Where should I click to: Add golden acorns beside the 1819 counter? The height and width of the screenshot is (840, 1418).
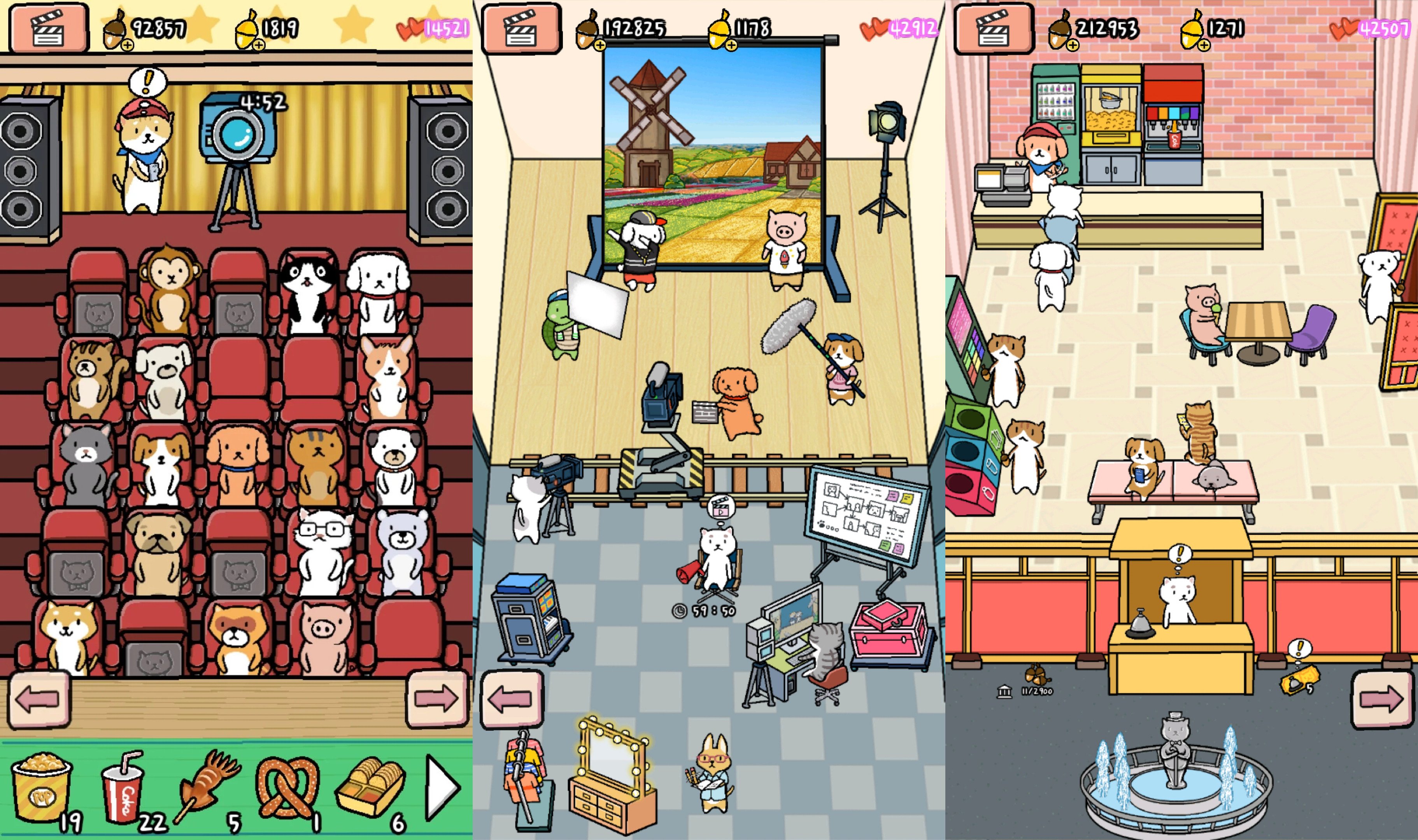[259, 45]
